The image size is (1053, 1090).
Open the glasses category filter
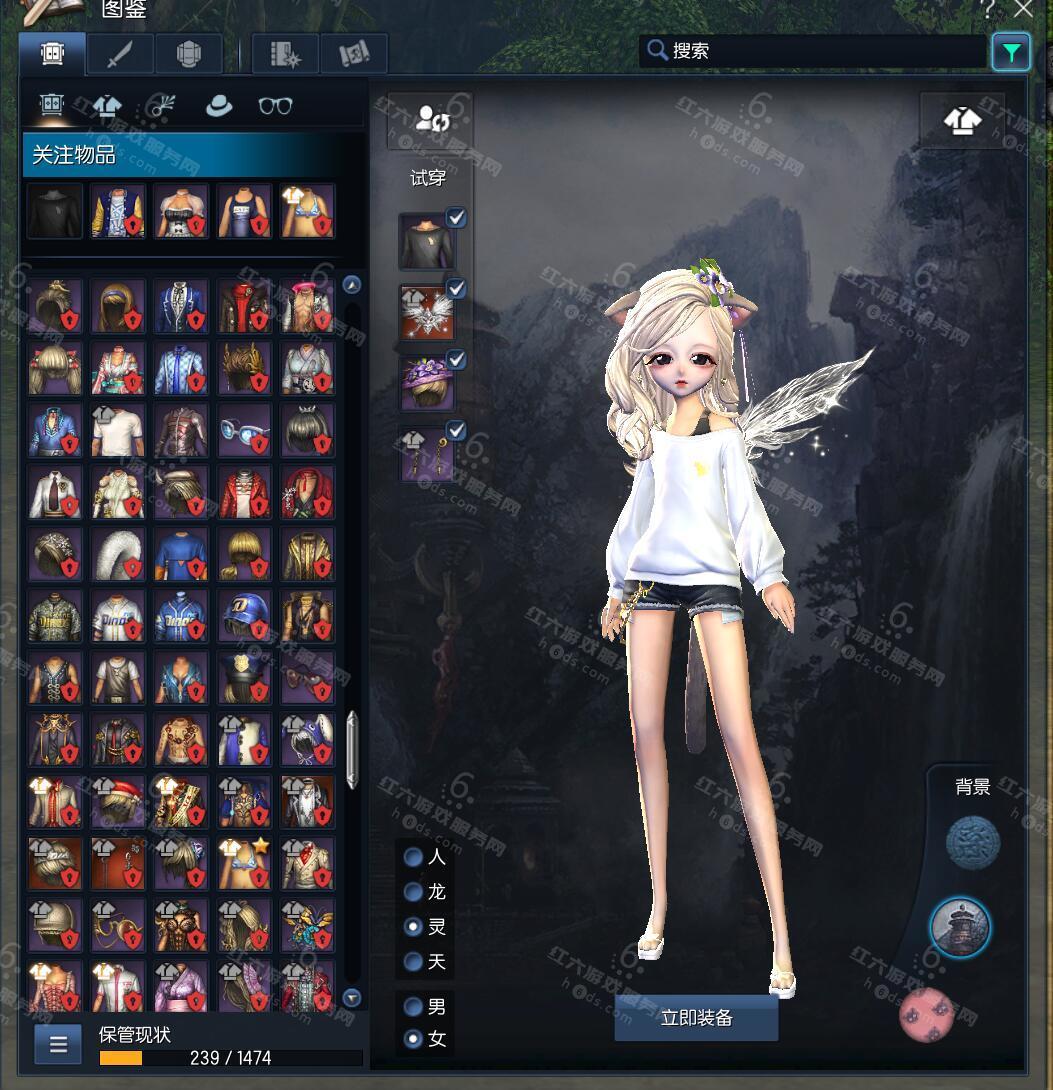(x=275, y=106)
